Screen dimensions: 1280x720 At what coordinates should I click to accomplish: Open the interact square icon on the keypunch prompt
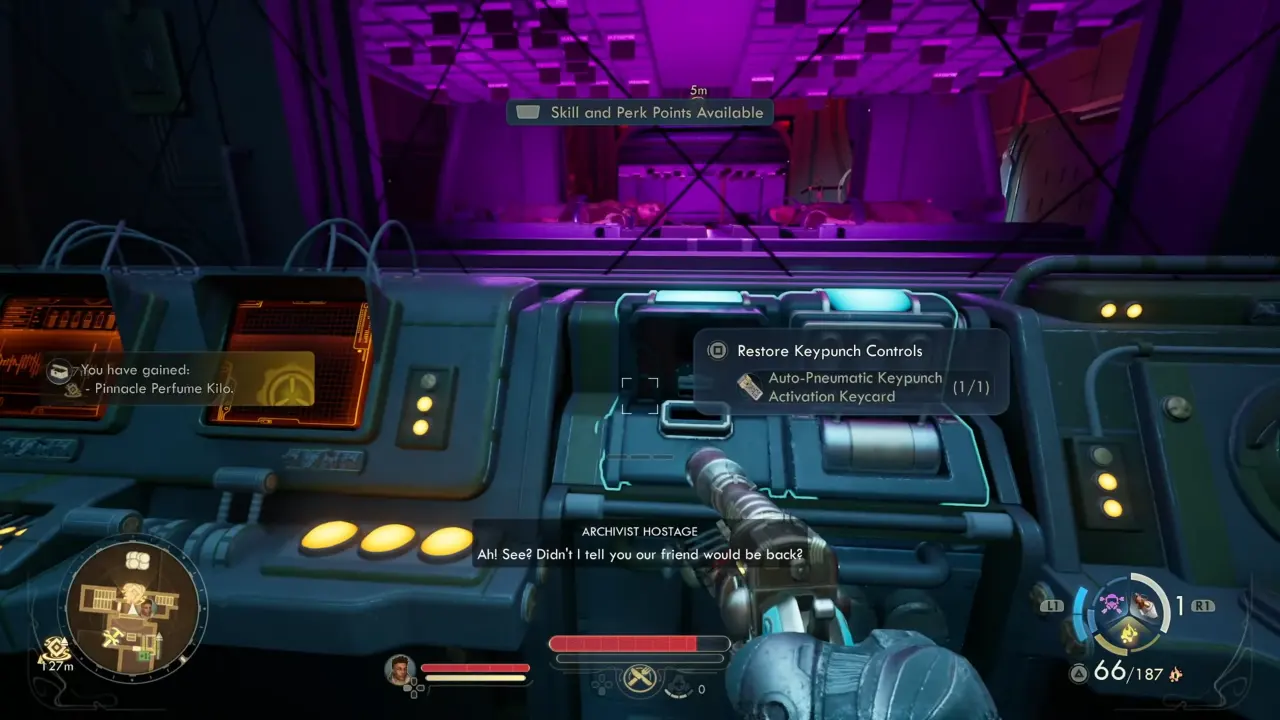pyautogui.click(x=716, y=351)
